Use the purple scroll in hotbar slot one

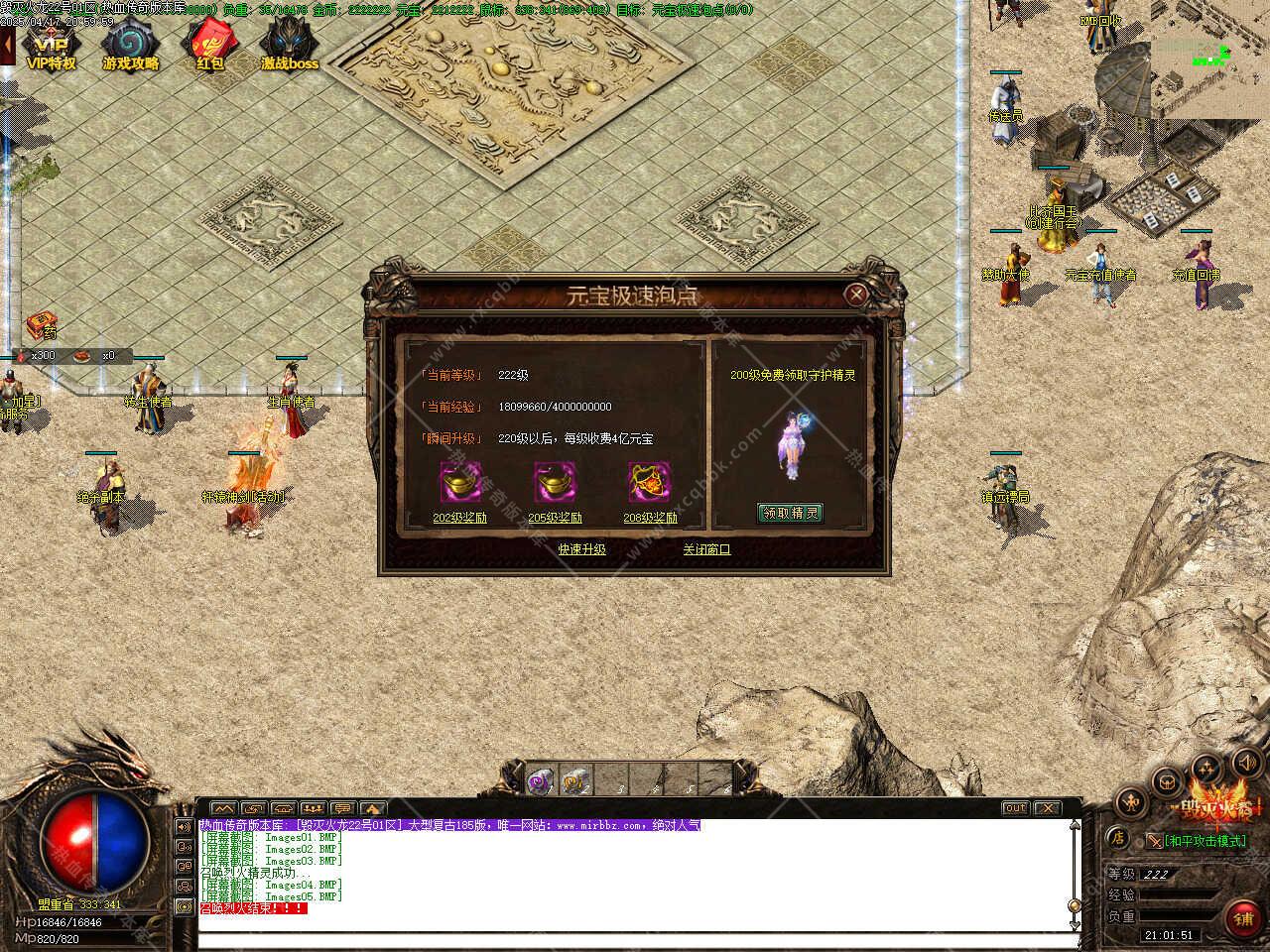click(x=539, y=779)
